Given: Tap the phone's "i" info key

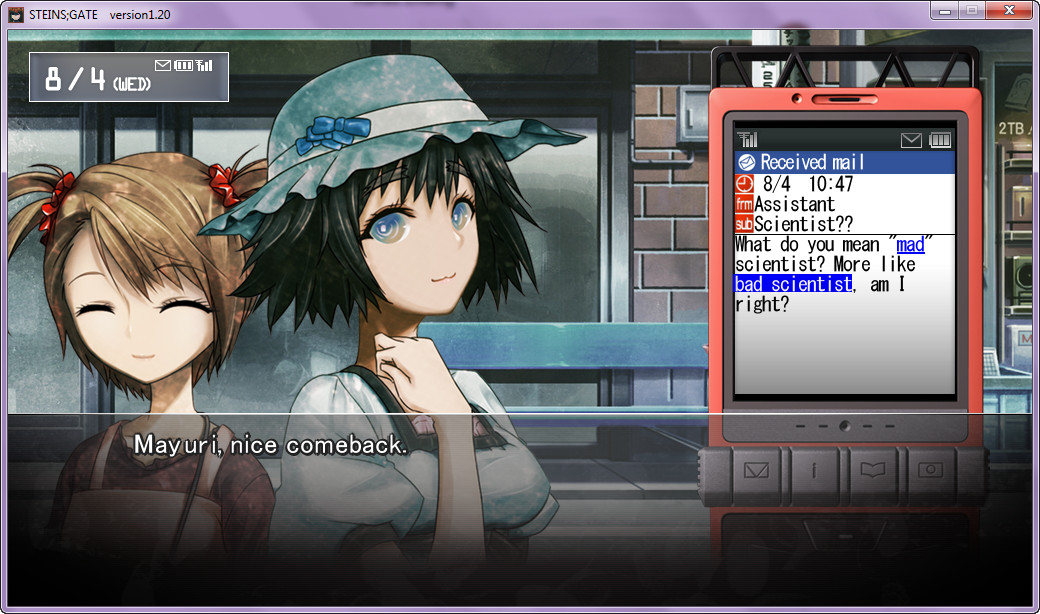Looking at the screenshot, I should click(814, 470).
